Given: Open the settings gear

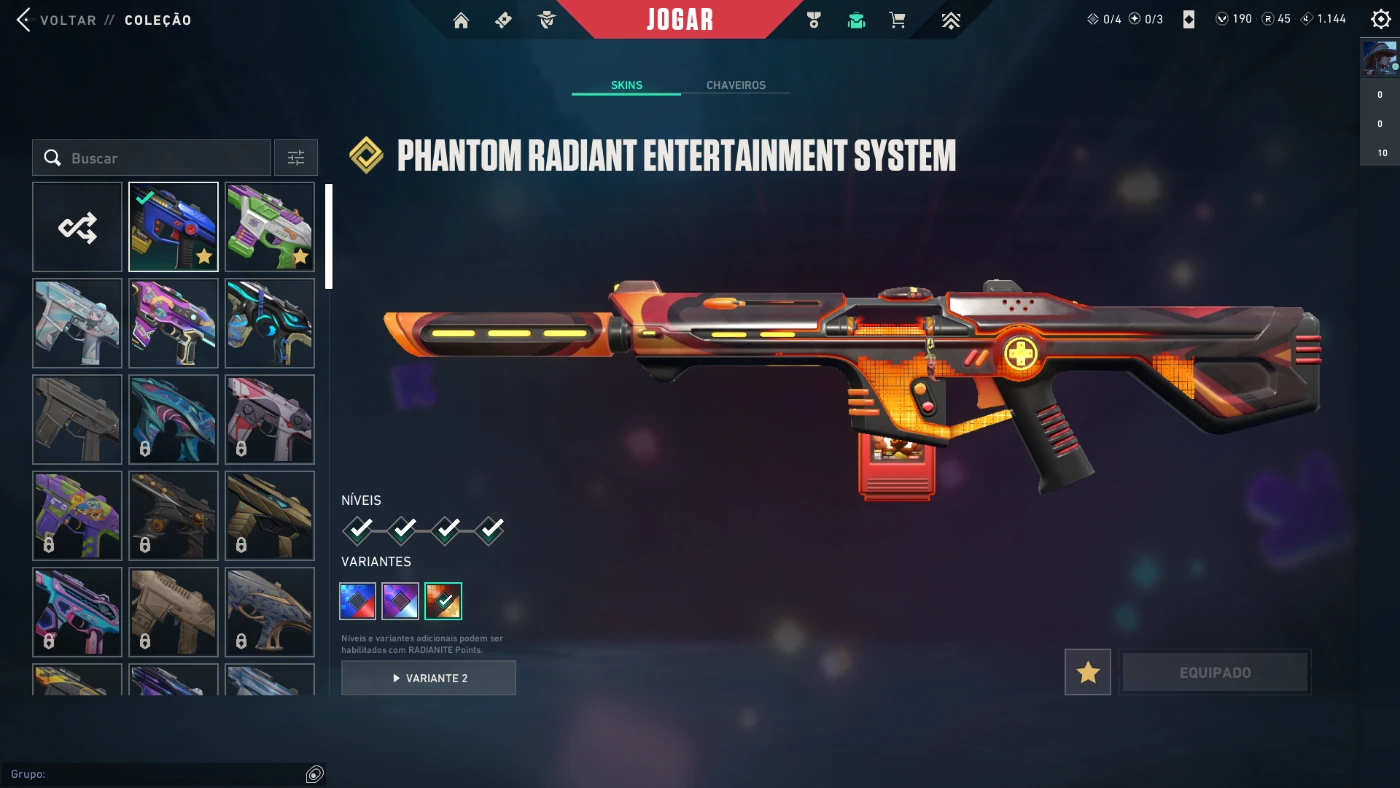Looking at the screenshot, I should (1381, 19).
